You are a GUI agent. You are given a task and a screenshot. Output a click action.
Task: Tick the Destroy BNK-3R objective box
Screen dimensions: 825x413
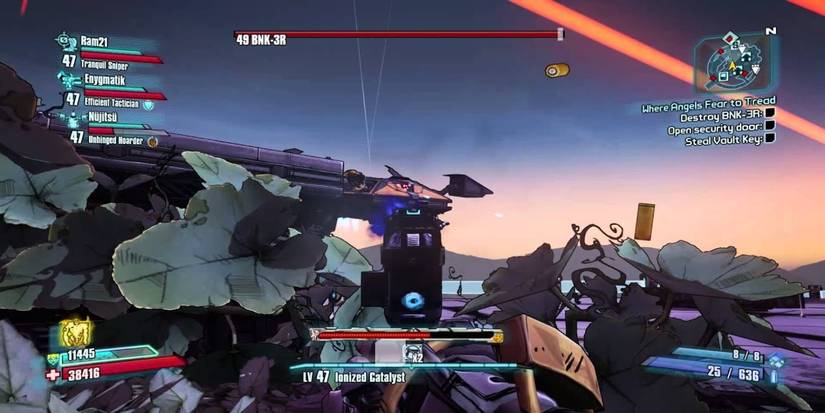769,113
